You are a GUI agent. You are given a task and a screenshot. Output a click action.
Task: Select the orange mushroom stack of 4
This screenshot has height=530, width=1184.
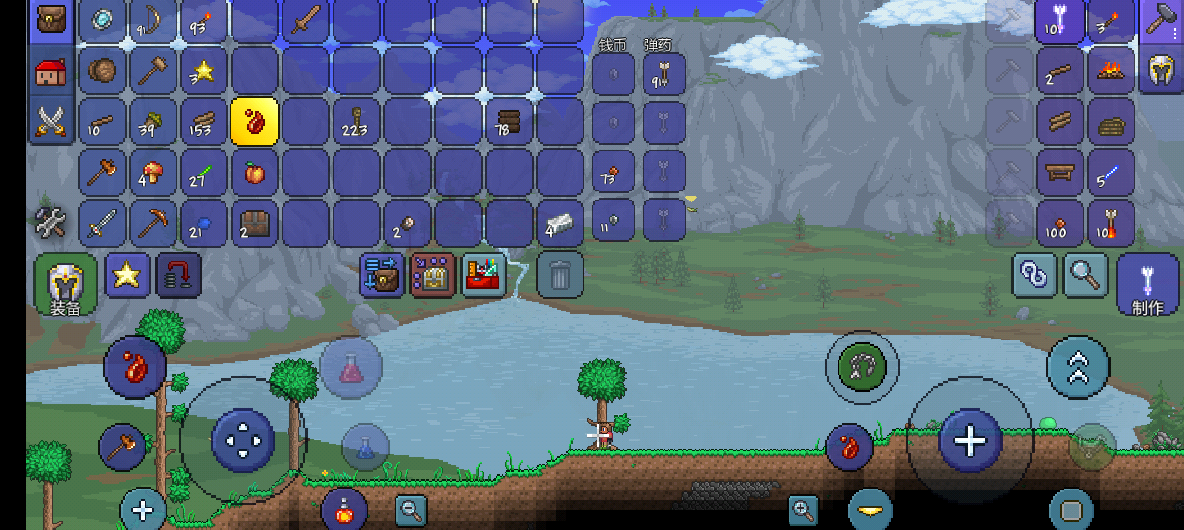153,173
